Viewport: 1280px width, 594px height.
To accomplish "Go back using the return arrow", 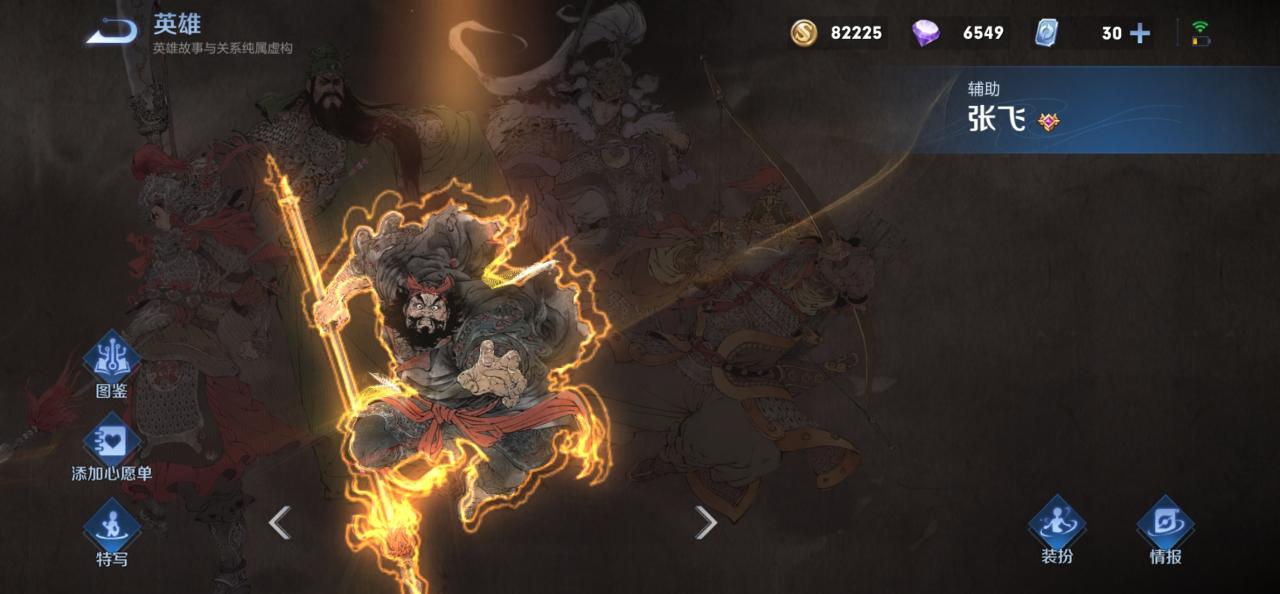I will click(111, 32).
